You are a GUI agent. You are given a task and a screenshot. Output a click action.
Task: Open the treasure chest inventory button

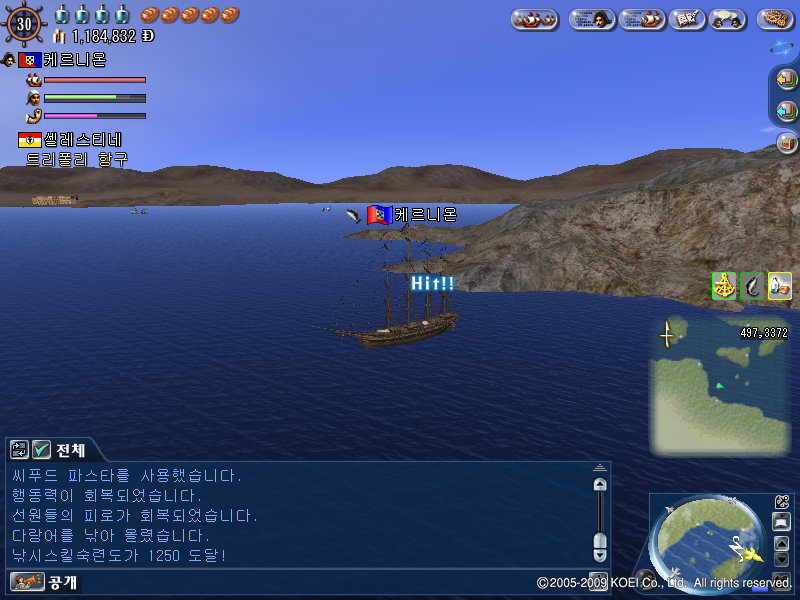tap(786, 143)
